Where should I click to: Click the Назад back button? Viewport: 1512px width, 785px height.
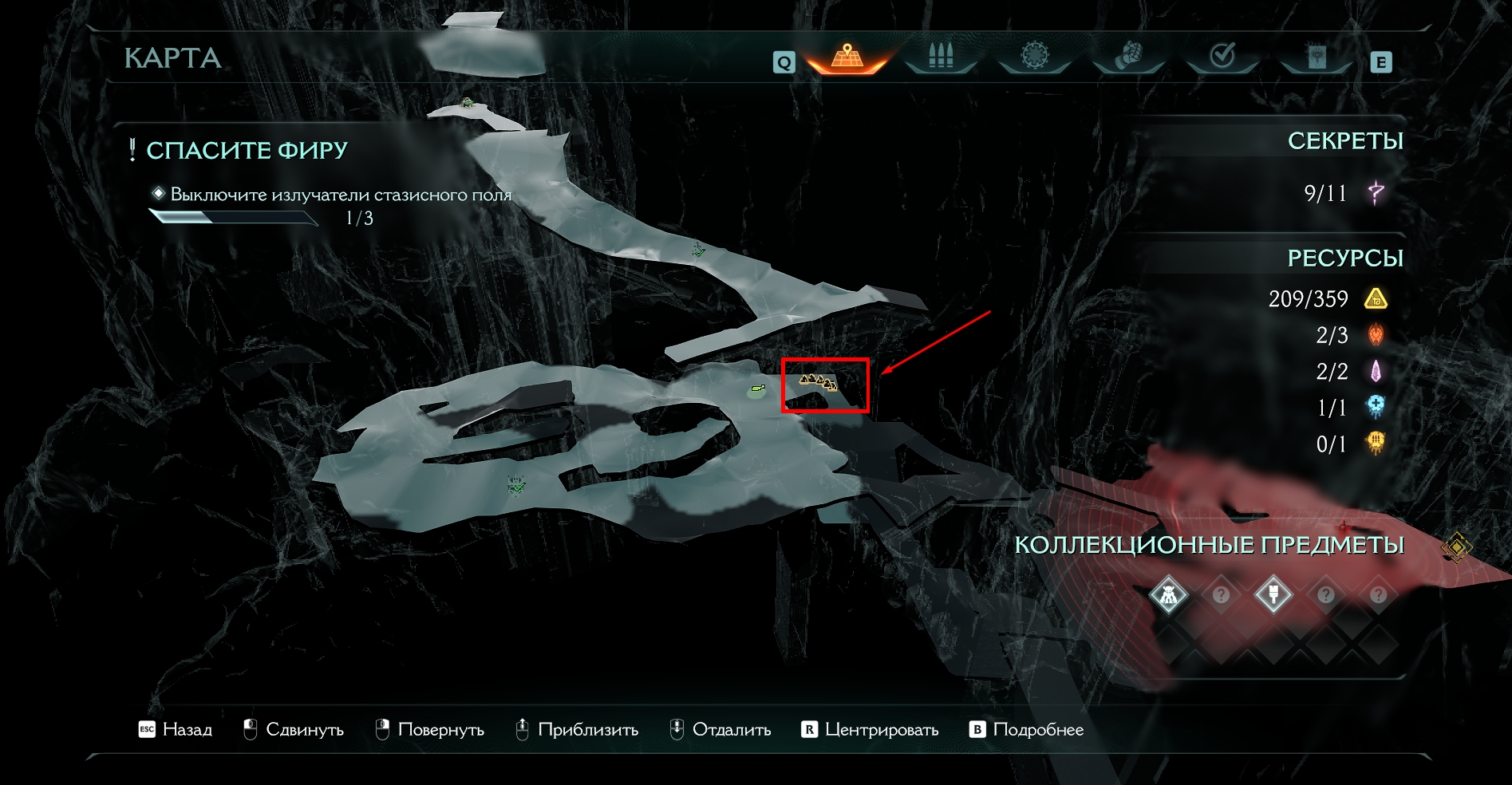(x=176, y=729)
